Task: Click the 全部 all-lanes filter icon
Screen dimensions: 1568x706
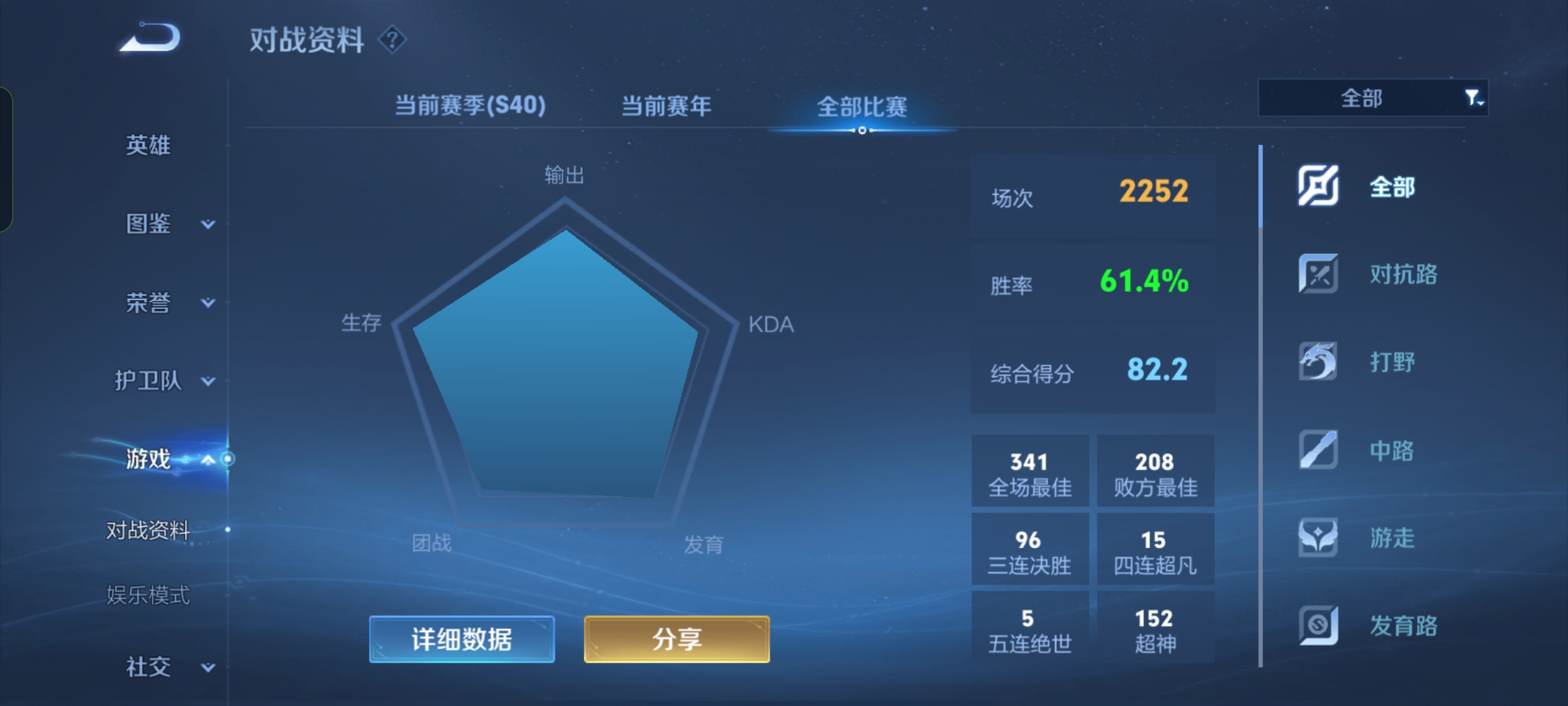Action: click(1318, 186)
